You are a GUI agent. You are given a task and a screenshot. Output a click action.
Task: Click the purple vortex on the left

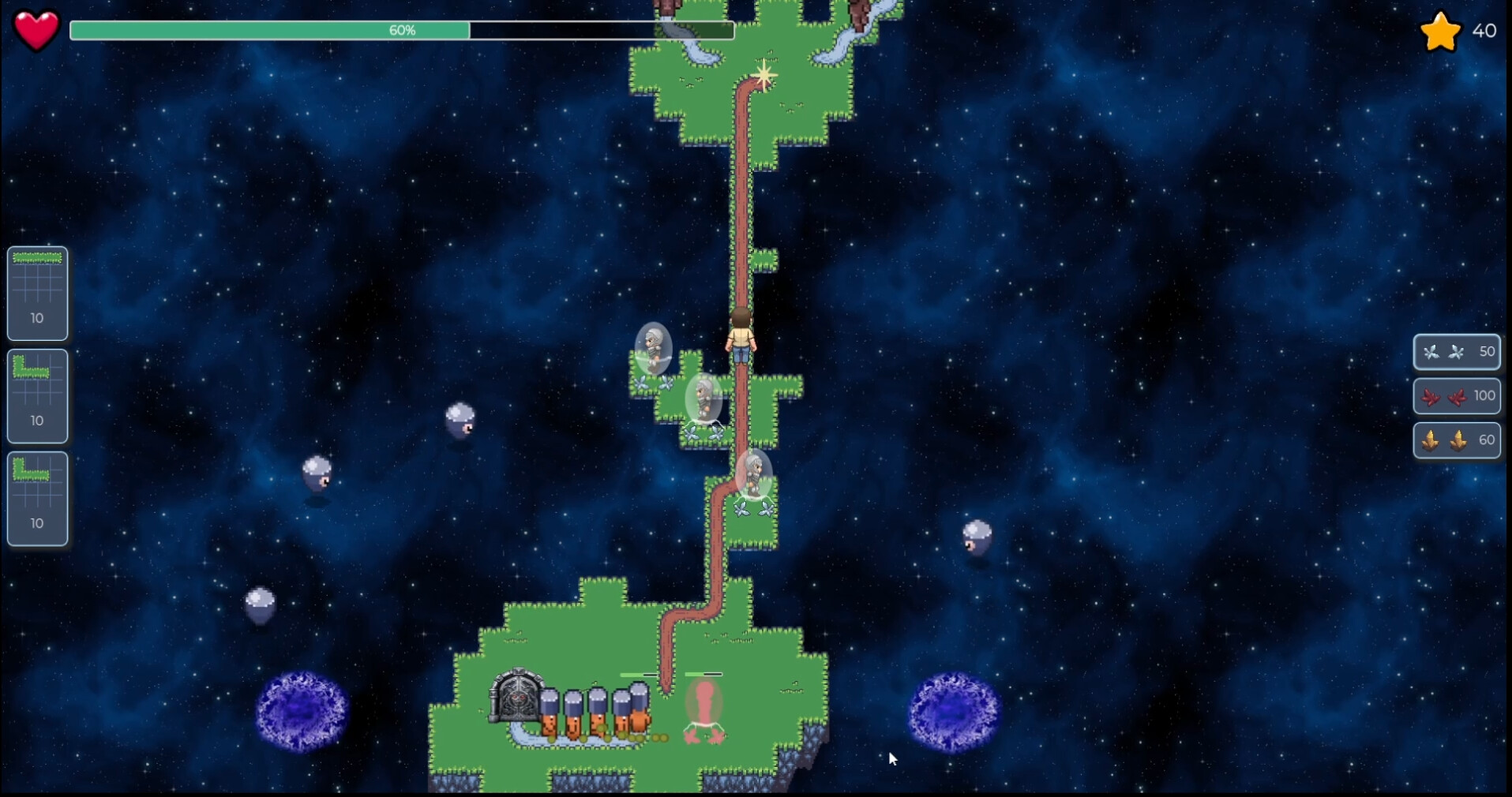pos(301,709)
